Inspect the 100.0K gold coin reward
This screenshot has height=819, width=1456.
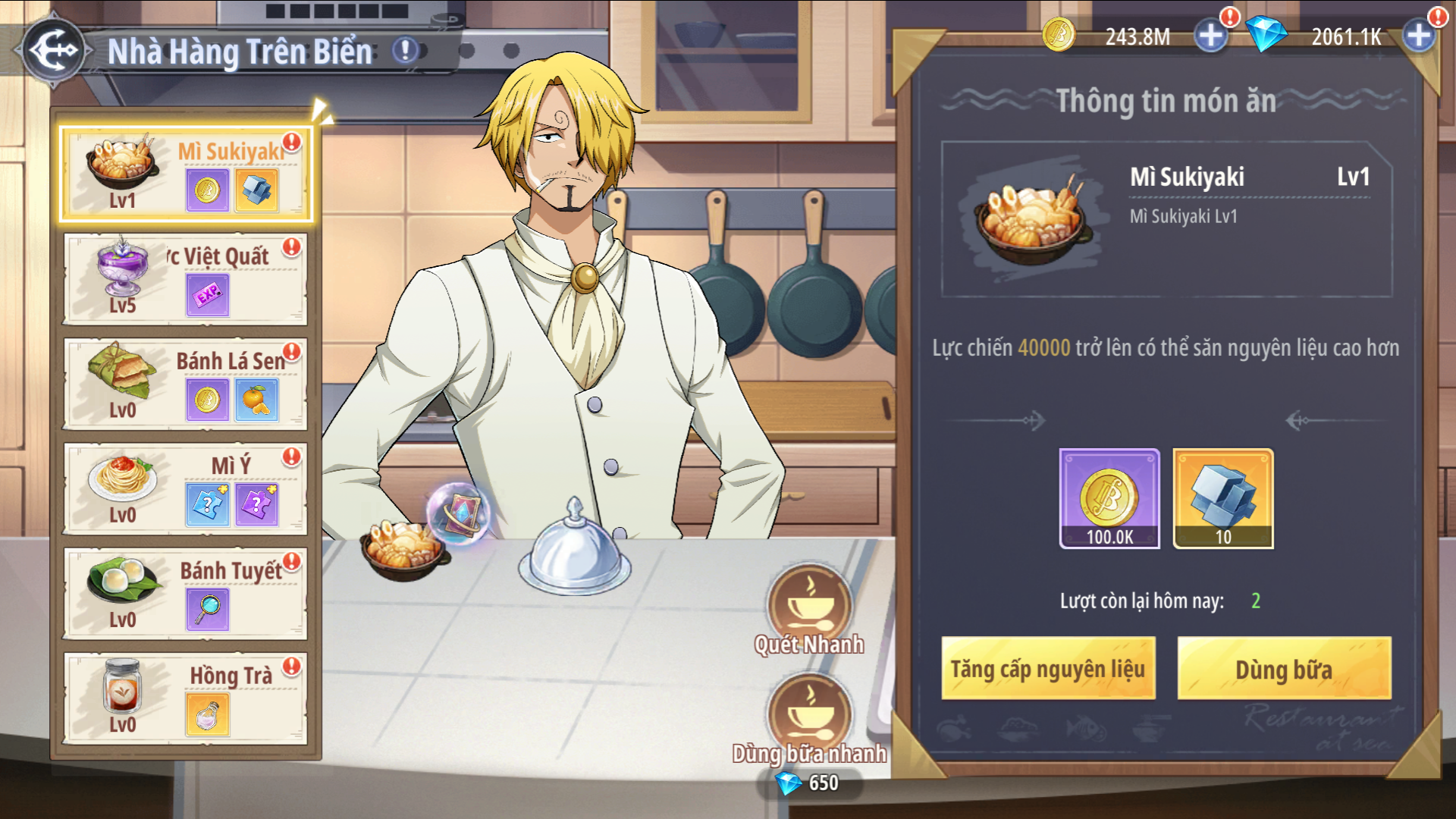(1109, 498)
